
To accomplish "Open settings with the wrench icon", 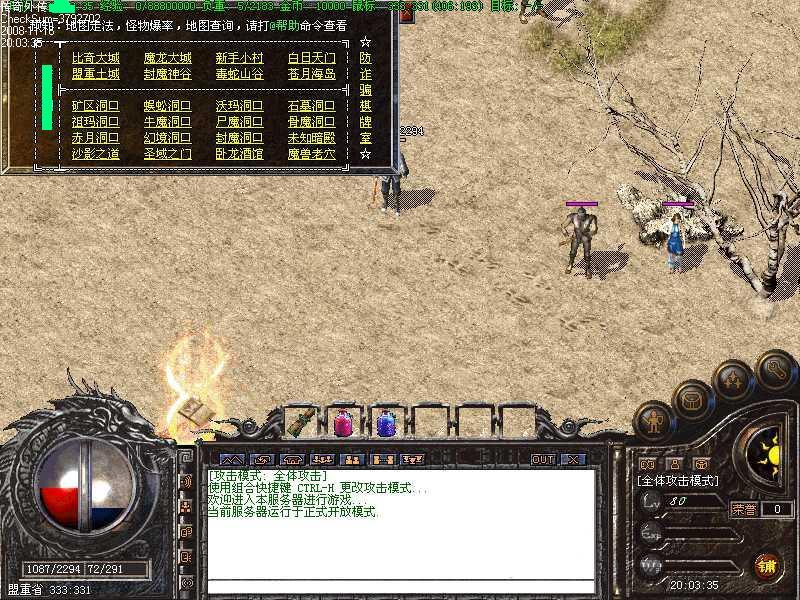I will pyautogui.click(x=776, y=369).
